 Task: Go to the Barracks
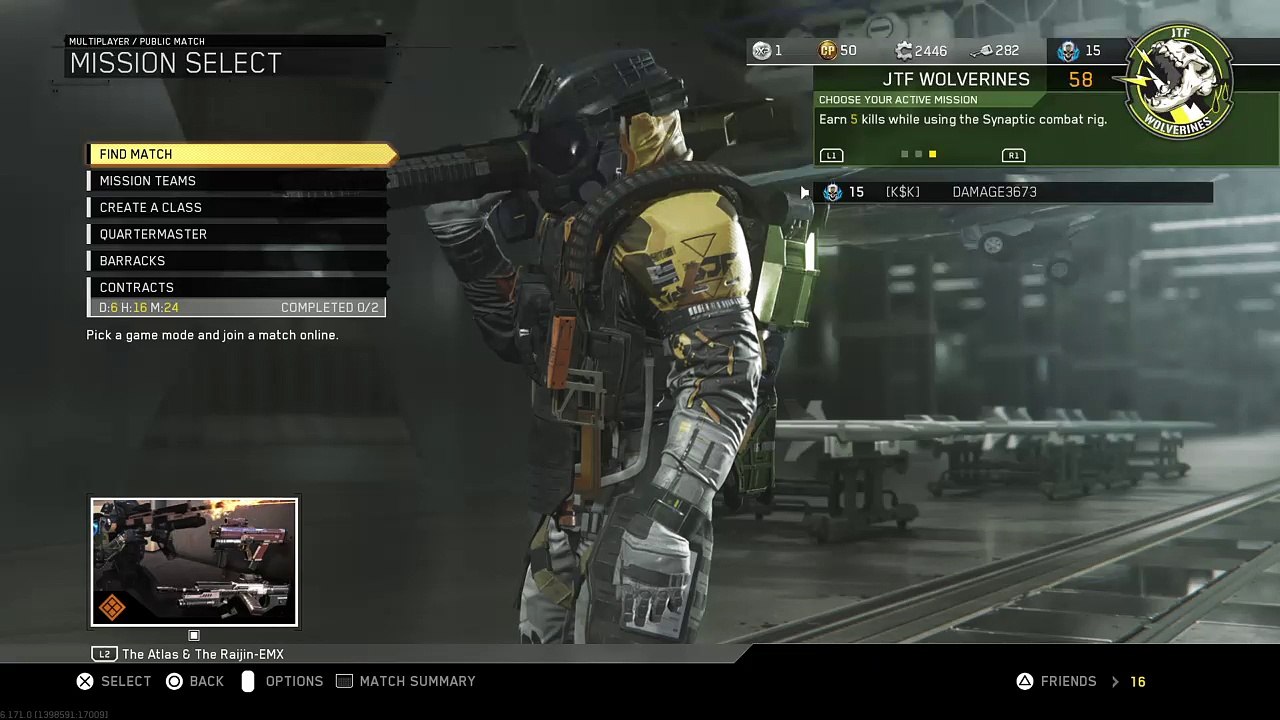tap(237, 261)
